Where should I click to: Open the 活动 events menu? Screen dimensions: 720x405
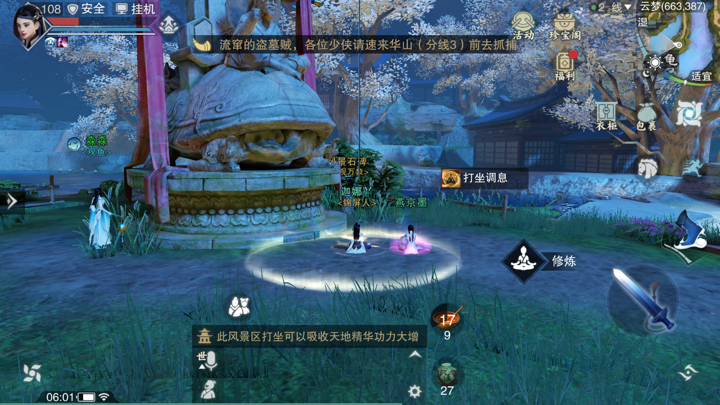(523, 25)
